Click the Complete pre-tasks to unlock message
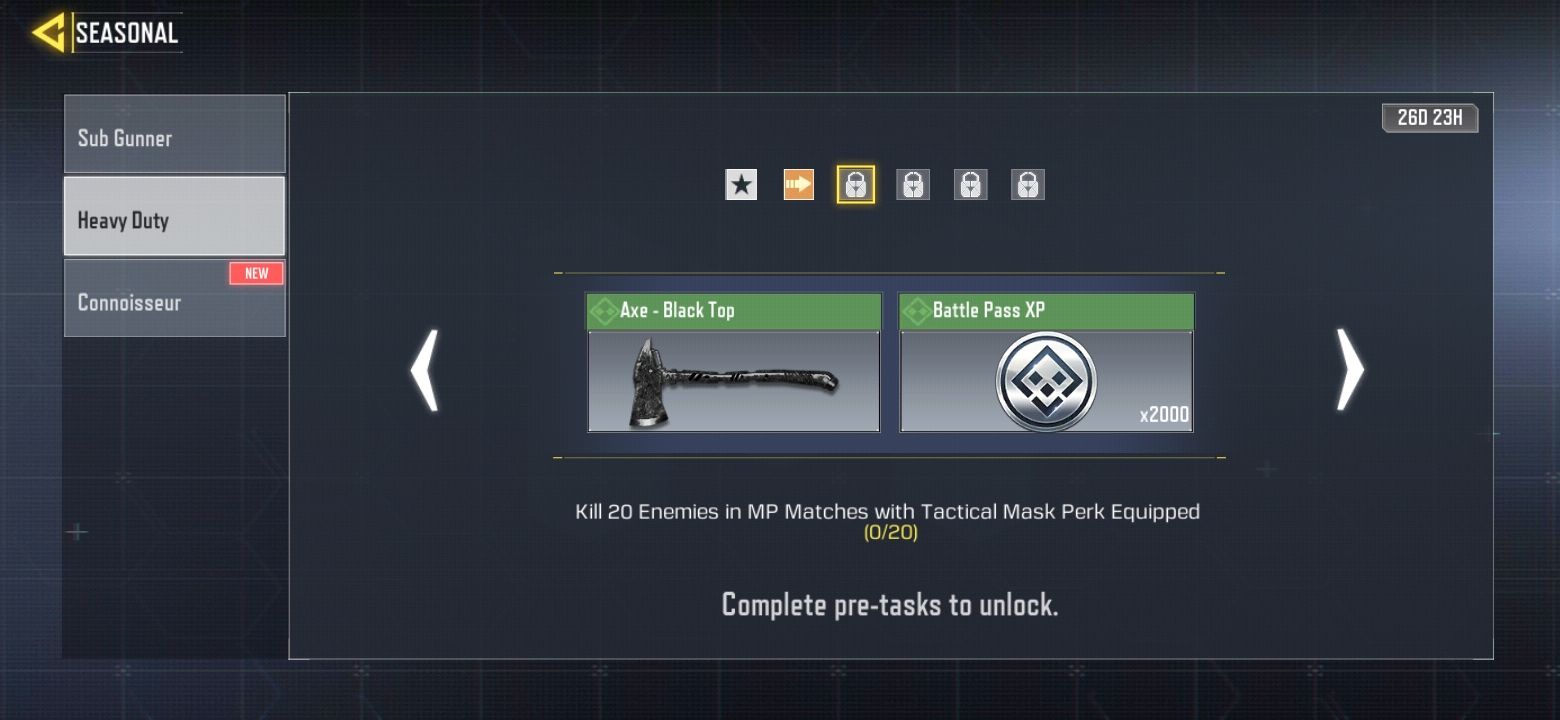Image resolution: width=1560 pixels, height=720 pixels. coord(888,604)
